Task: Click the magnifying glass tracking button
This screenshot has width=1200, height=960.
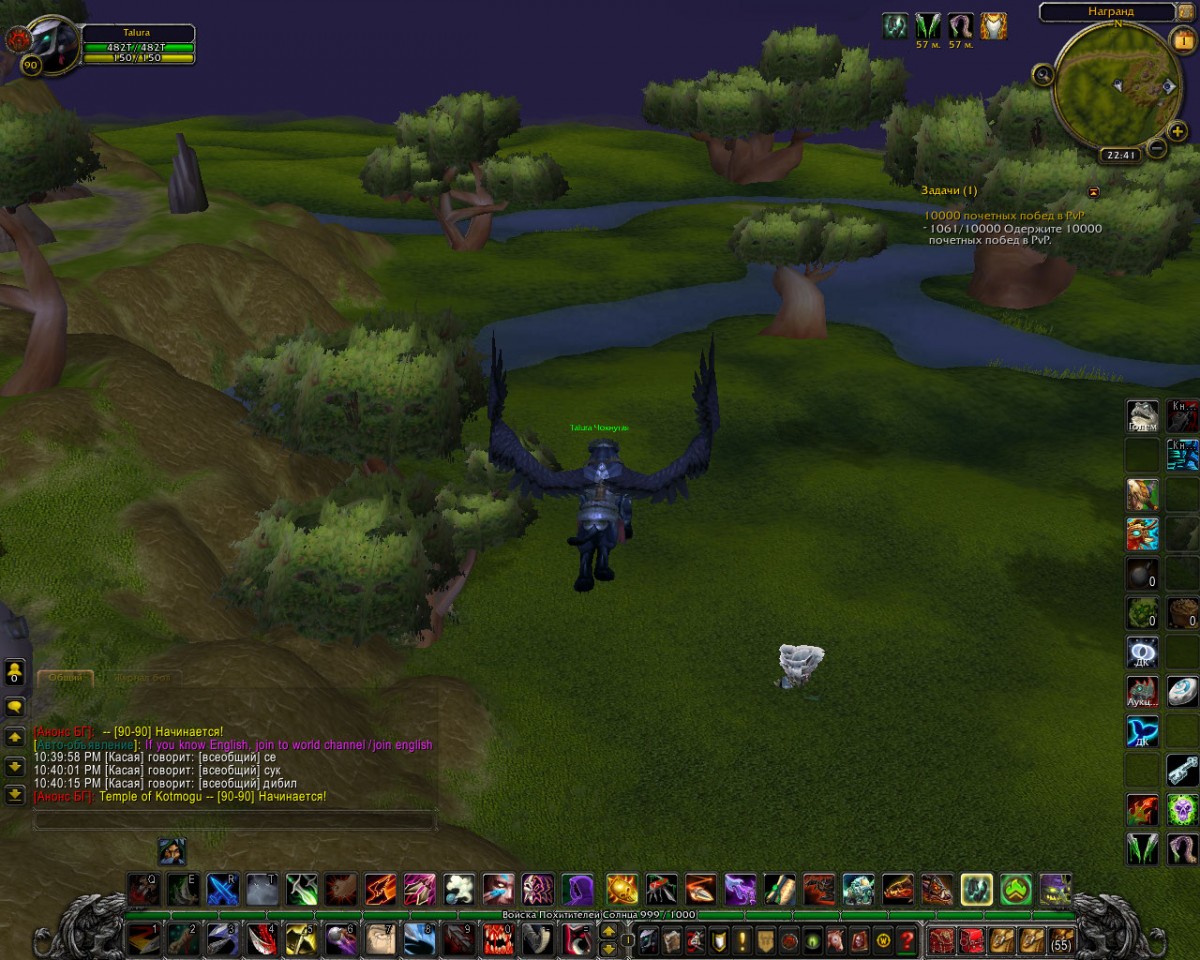Action: coord(1043,73)
